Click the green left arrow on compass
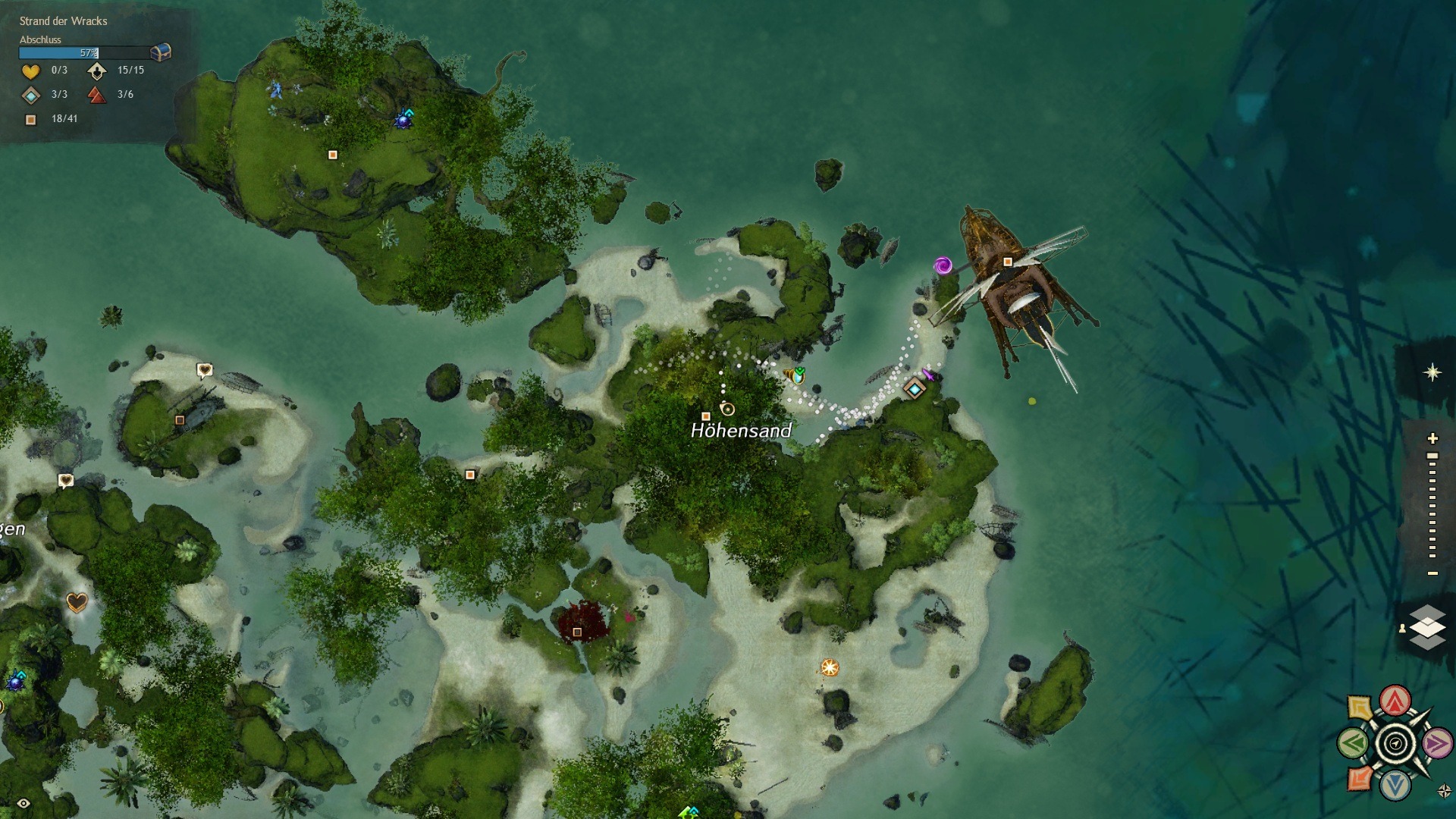 click(1353, 744)
